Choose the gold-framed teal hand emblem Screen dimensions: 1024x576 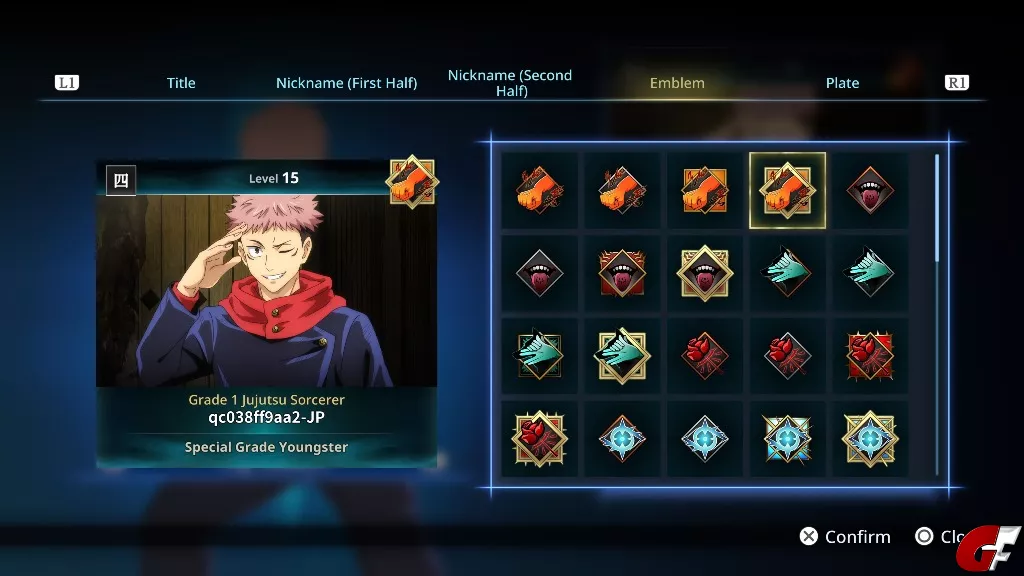pyautogui.click(x=622, y=356)
